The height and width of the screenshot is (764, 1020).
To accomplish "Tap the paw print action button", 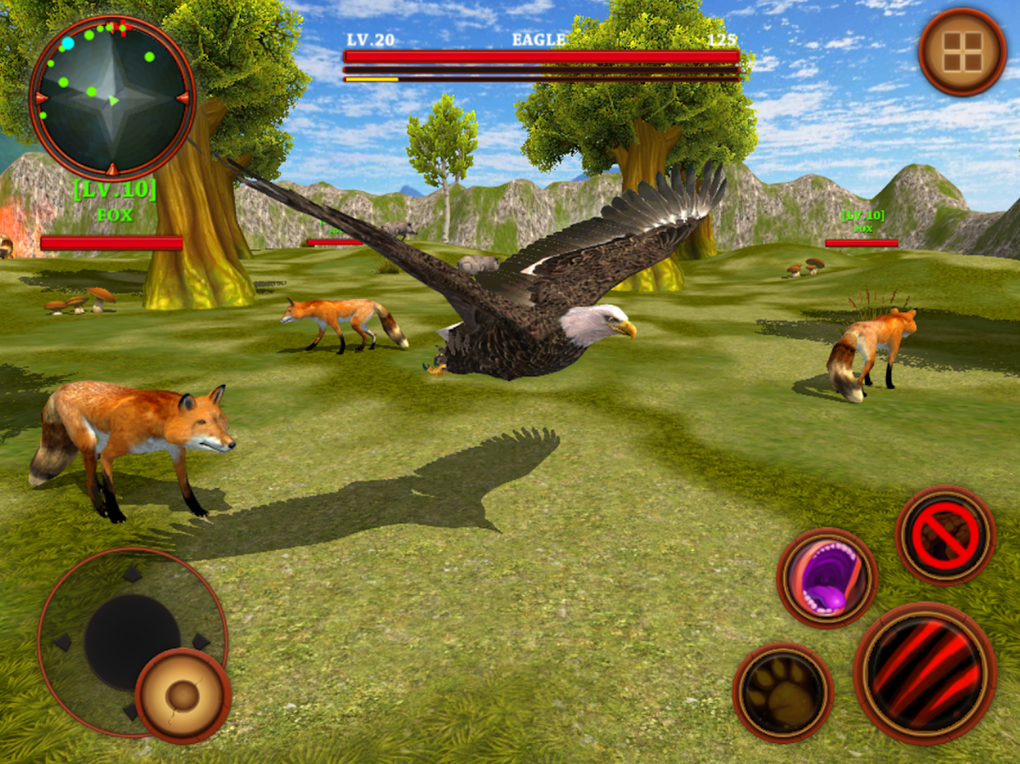I will 783,691.
